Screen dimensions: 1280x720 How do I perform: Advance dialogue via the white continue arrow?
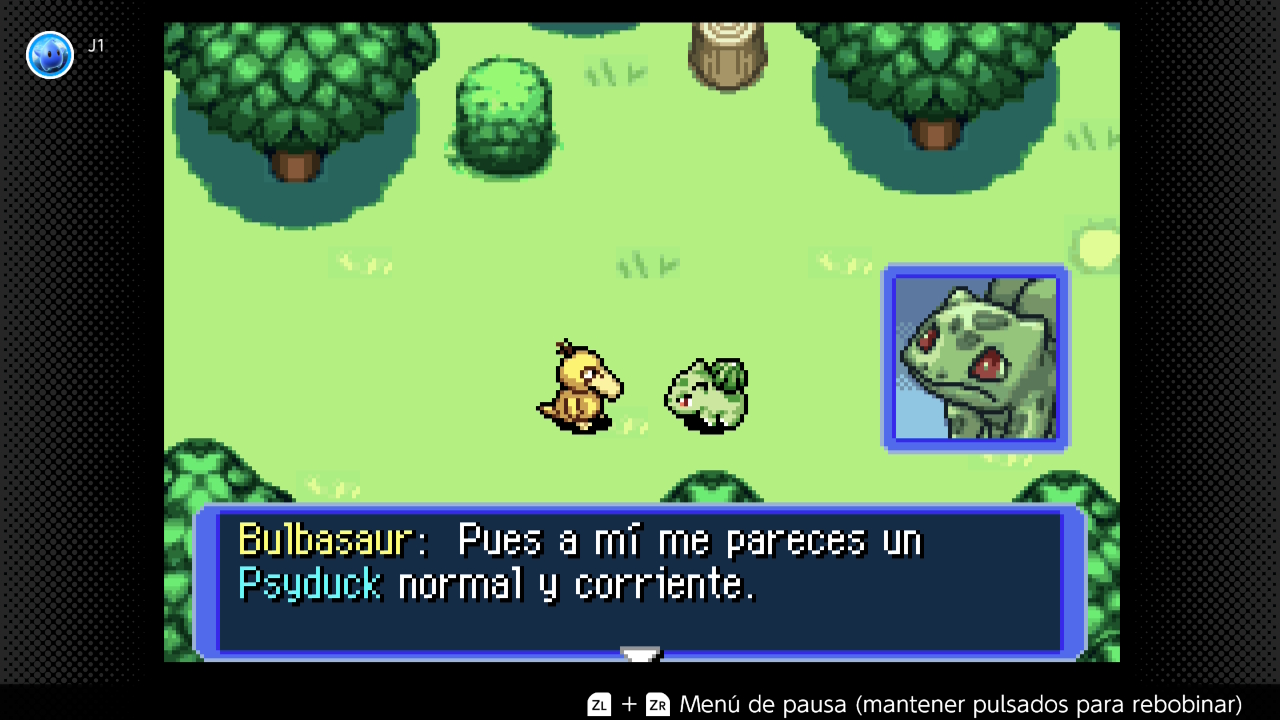pos(640,654)
